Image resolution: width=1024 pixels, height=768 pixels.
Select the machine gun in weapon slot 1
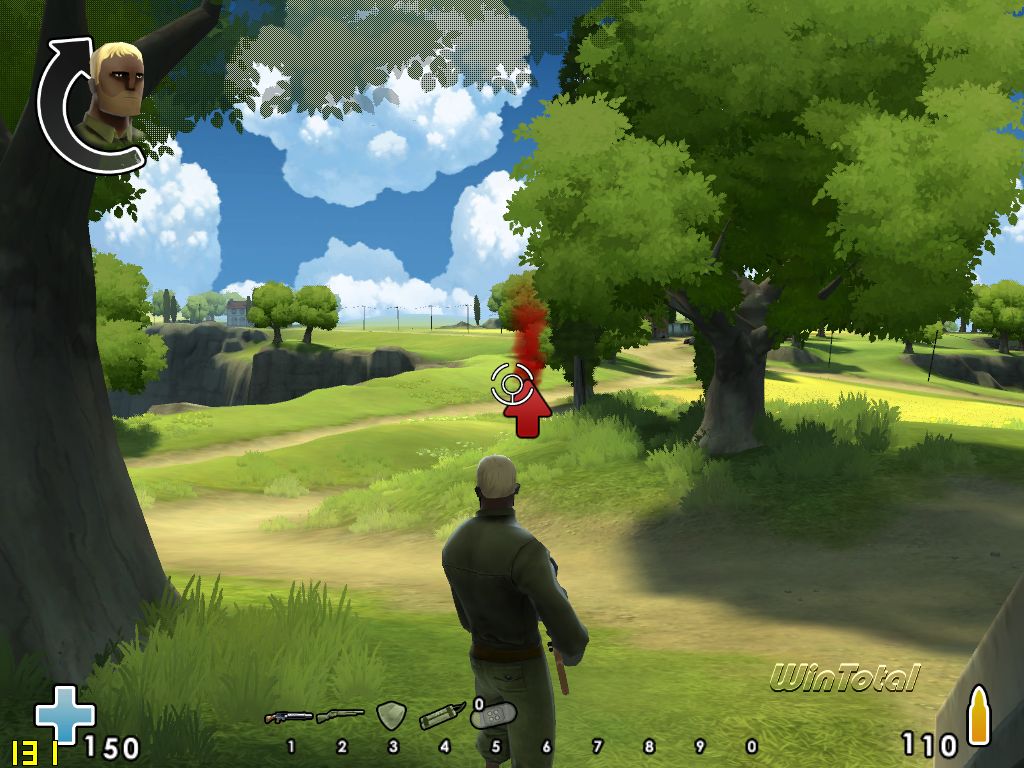coord(288,716)
